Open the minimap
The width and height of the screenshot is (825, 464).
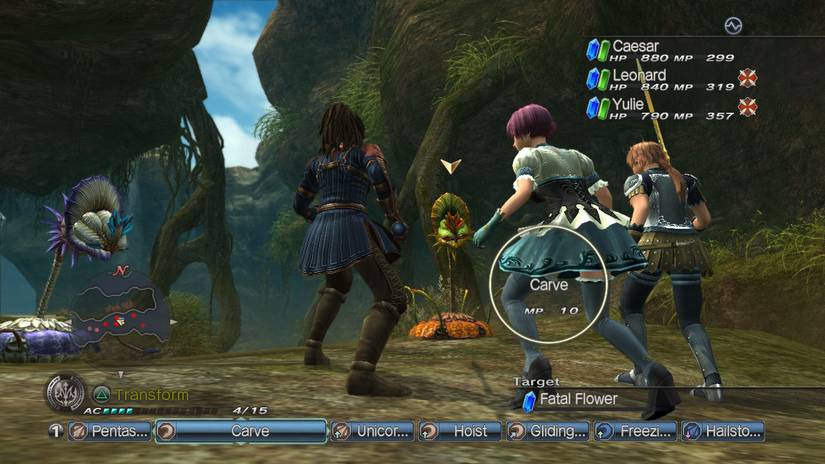pos(118,314)
